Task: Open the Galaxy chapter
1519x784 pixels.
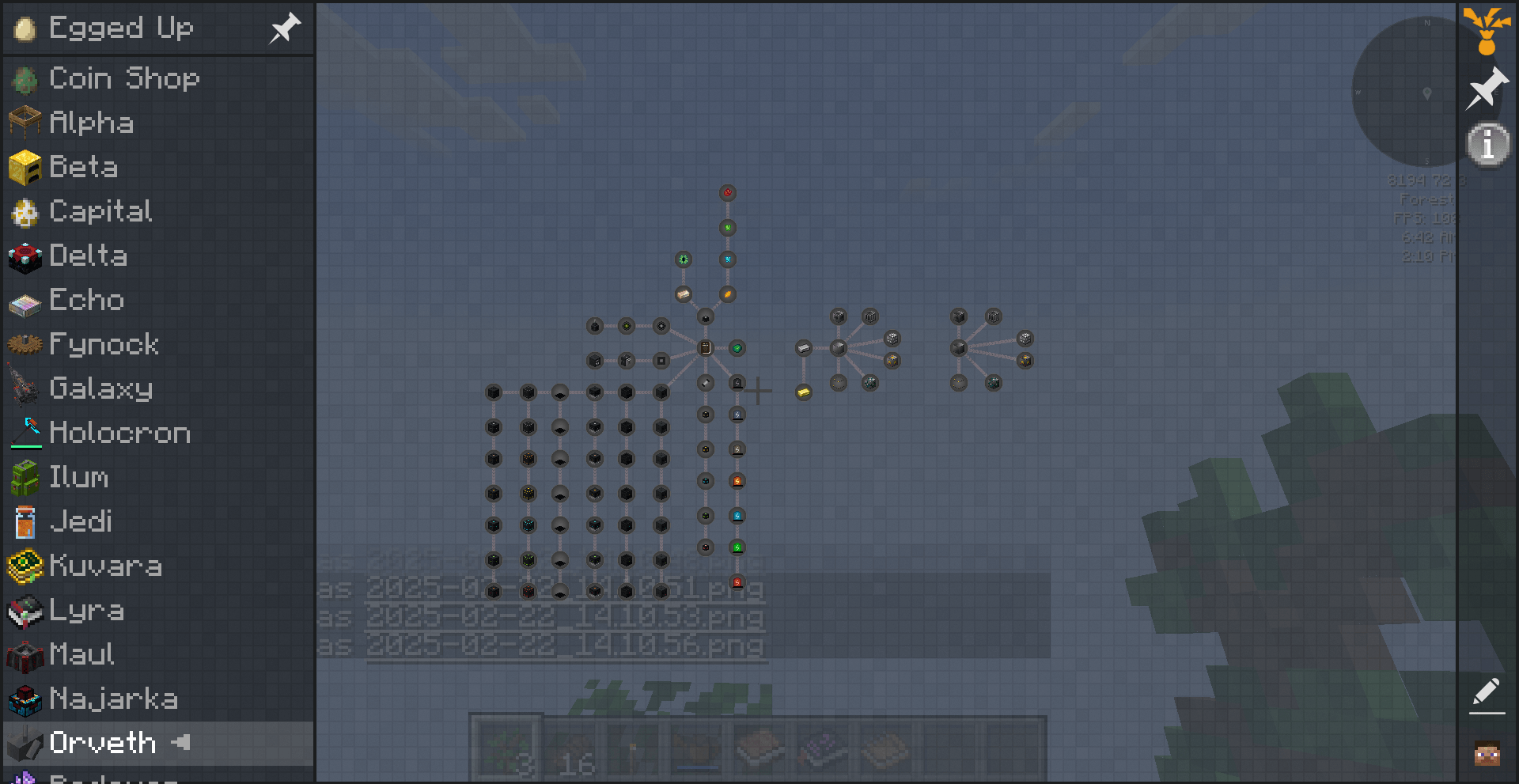Action: 100,388
